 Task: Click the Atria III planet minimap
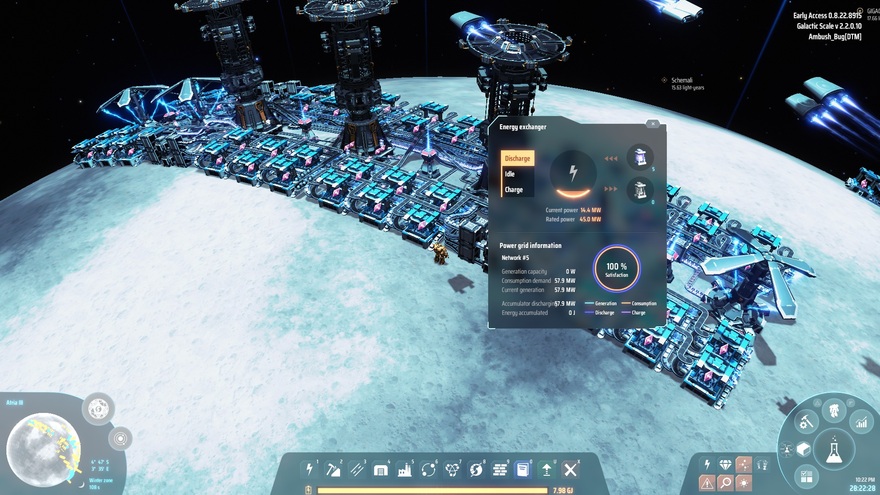pyautogui.click(x=44, y=443)
